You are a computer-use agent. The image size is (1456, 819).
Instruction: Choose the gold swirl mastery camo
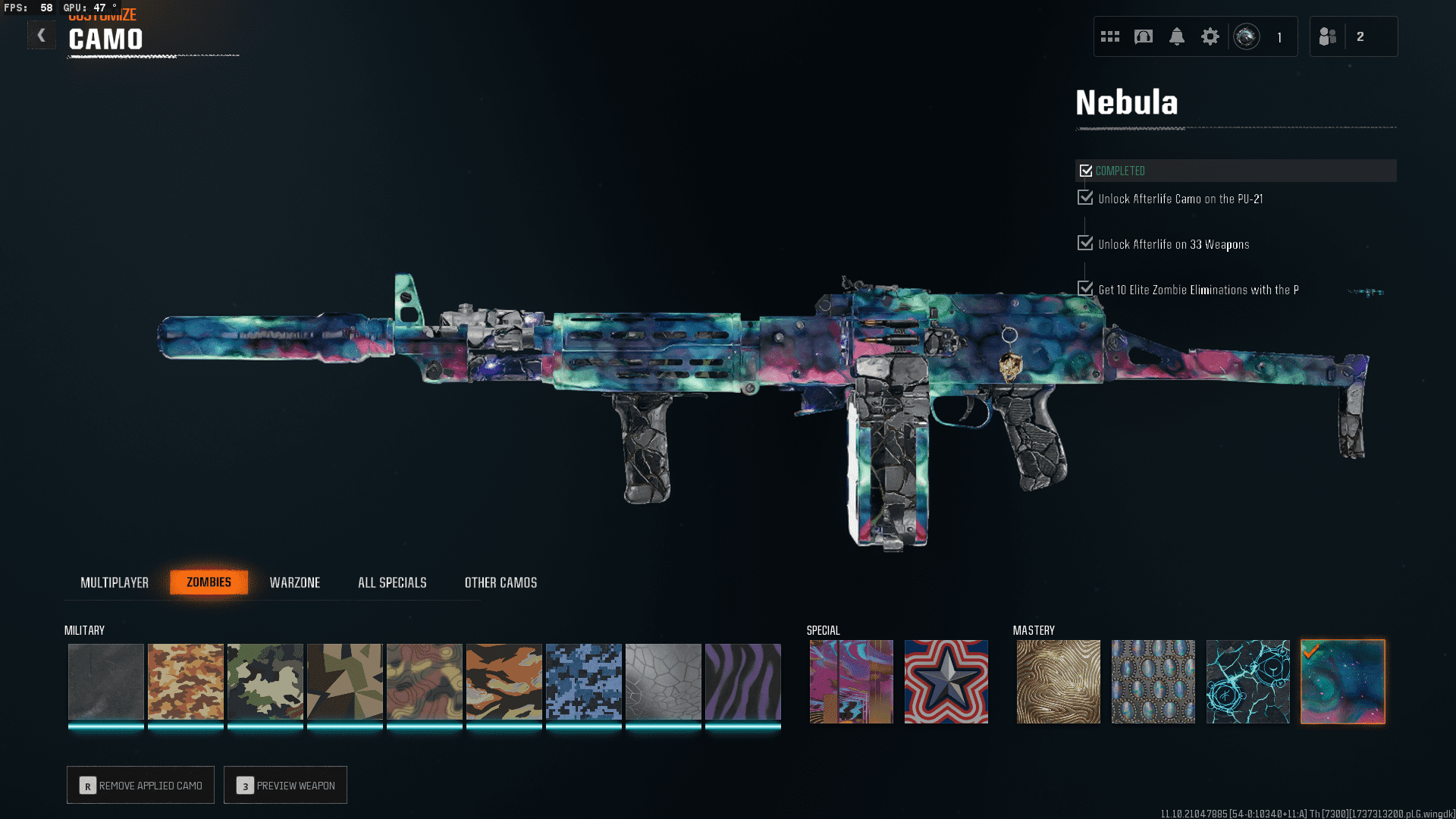(1058, 682)
